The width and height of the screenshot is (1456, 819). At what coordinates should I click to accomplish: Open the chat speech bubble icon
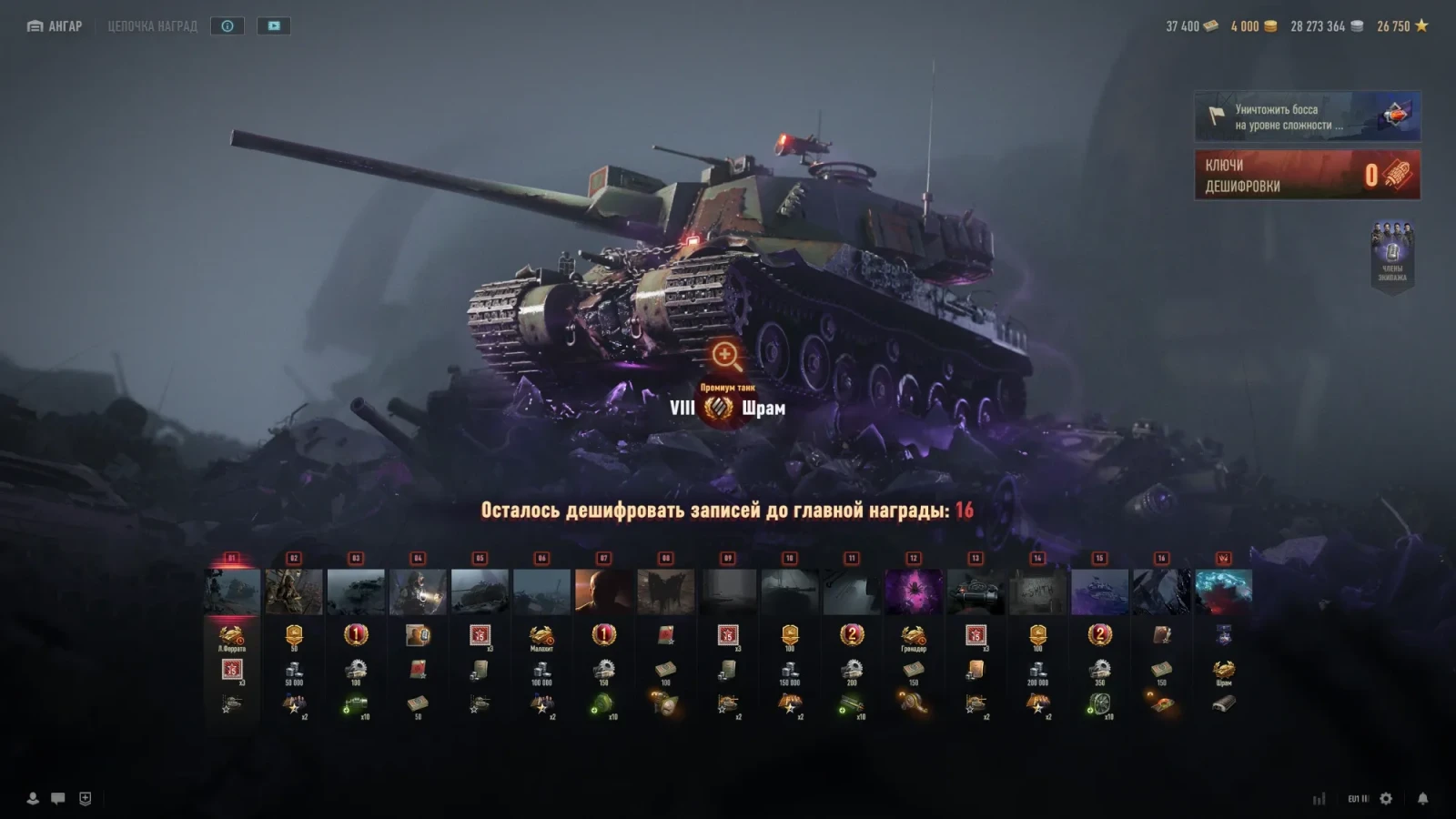click(58, 798)
